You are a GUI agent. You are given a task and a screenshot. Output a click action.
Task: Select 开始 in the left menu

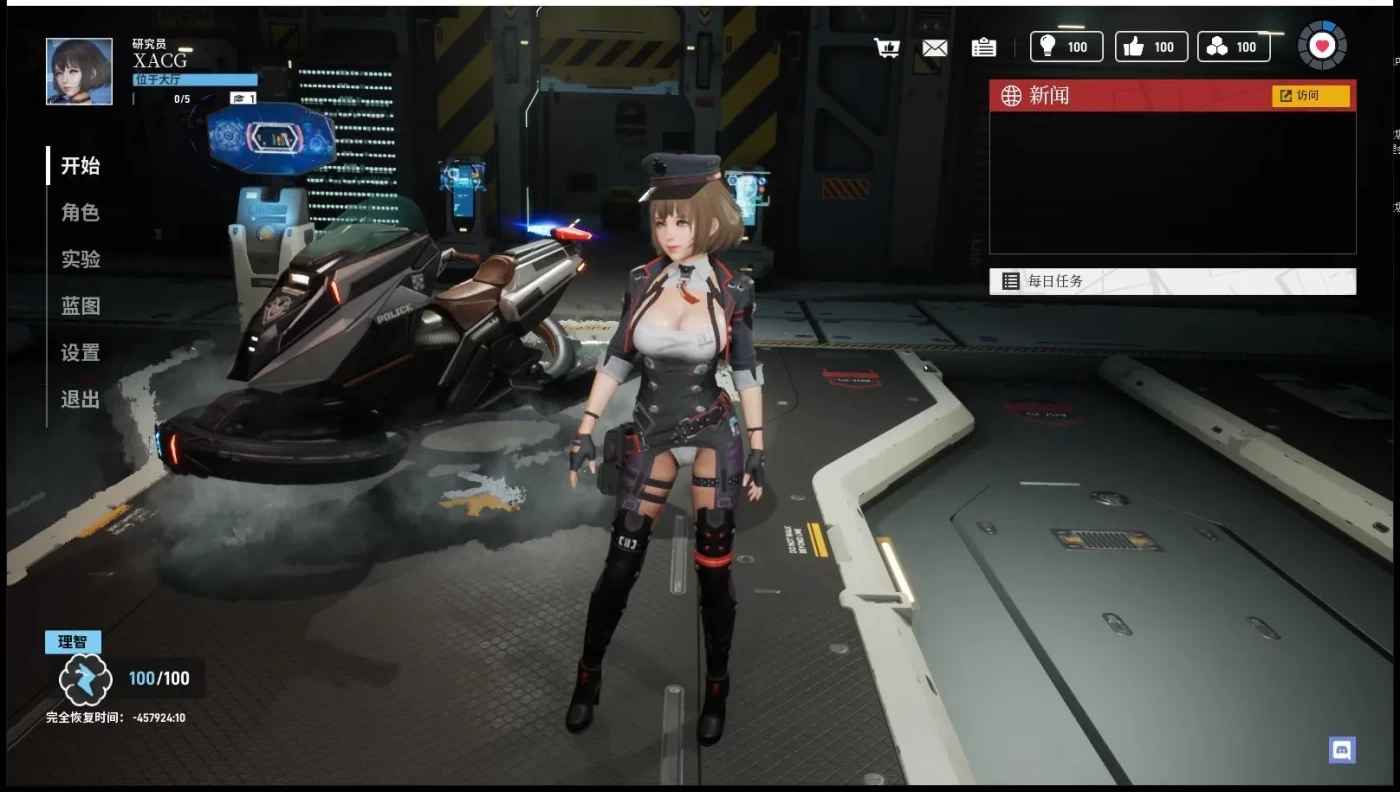point(80,166)
